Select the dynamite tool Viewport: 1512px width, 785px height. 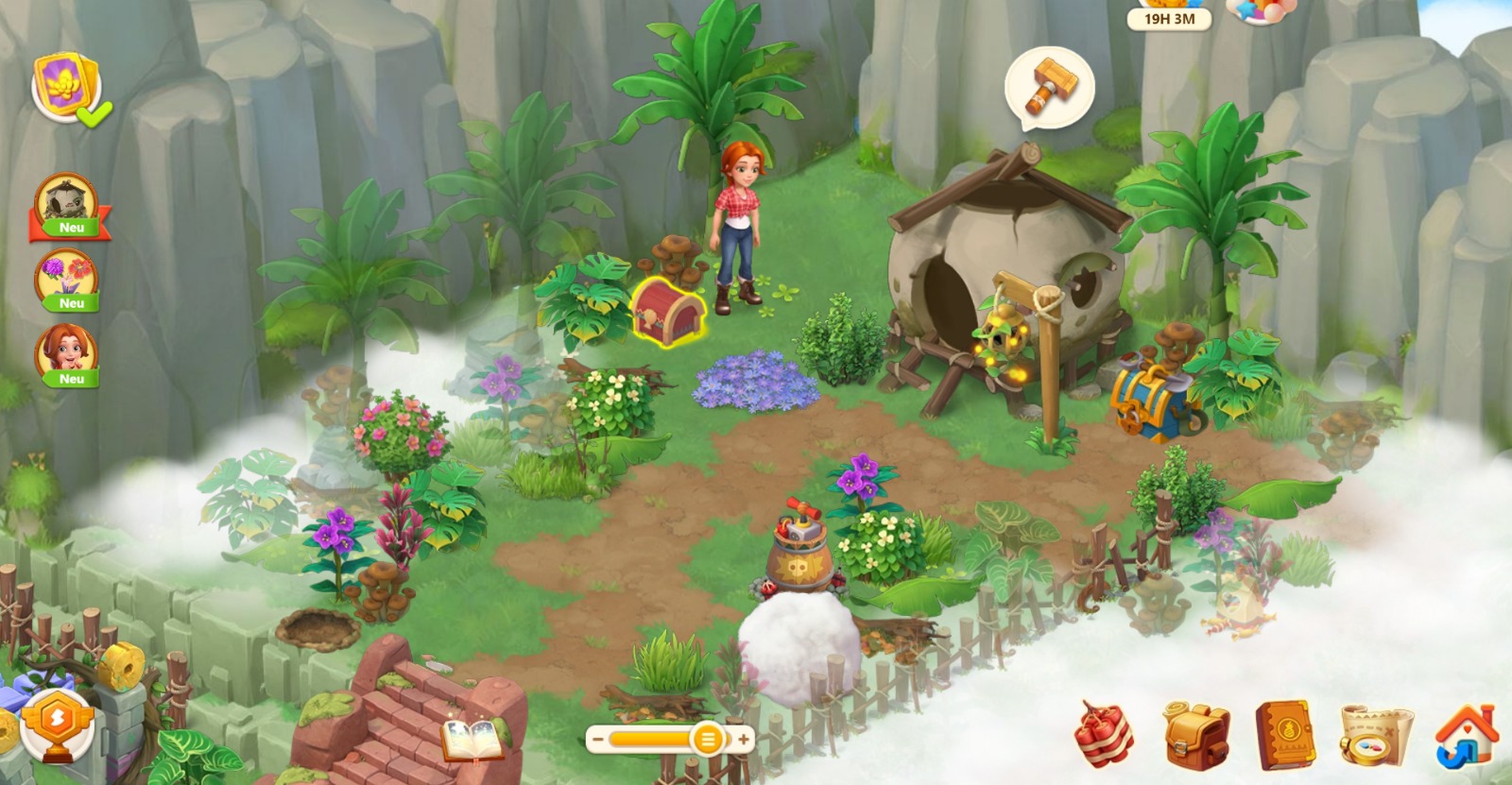(x=1105, y=734)
